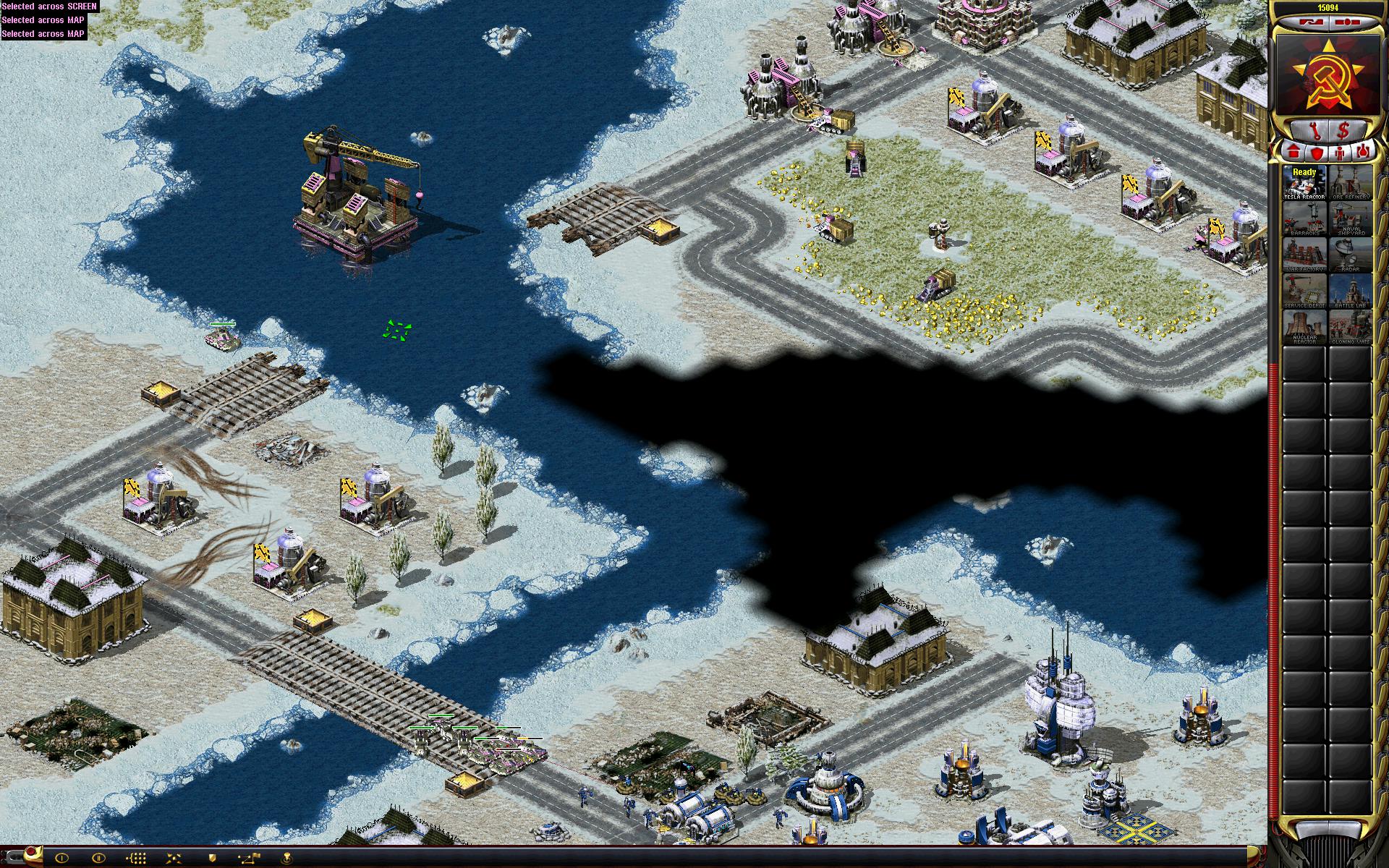The height and width of the screenshot is (868, 1389).
Task: Switch to the structures build tab
Action: 1294,153
